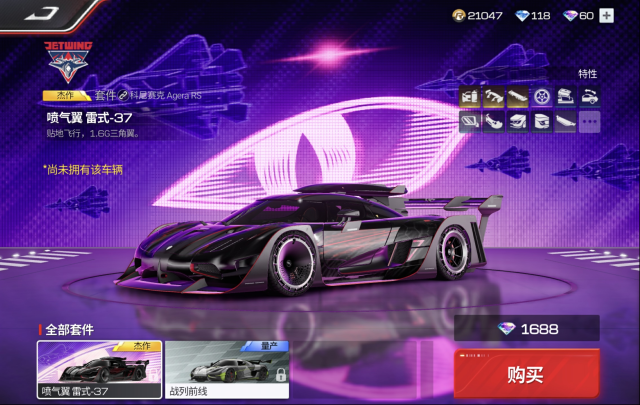
Task: Buy the kit with the 购买 button
Action: pos(526,375)
